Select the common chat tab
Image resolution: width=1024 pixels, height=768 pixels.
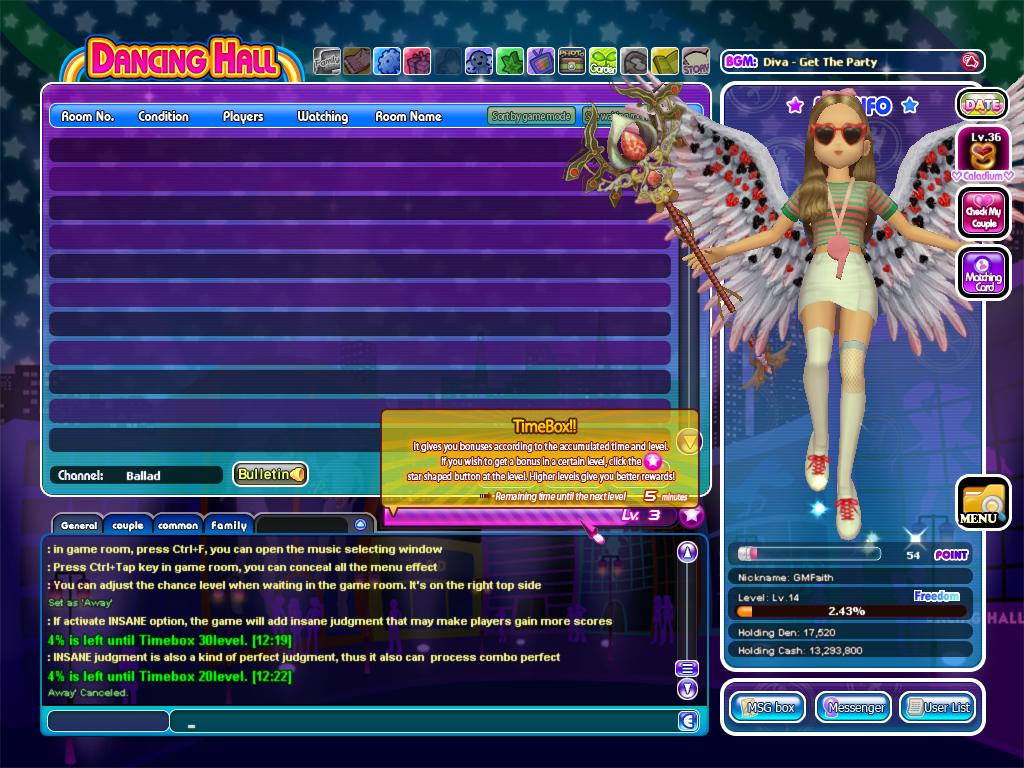point(178,525)
